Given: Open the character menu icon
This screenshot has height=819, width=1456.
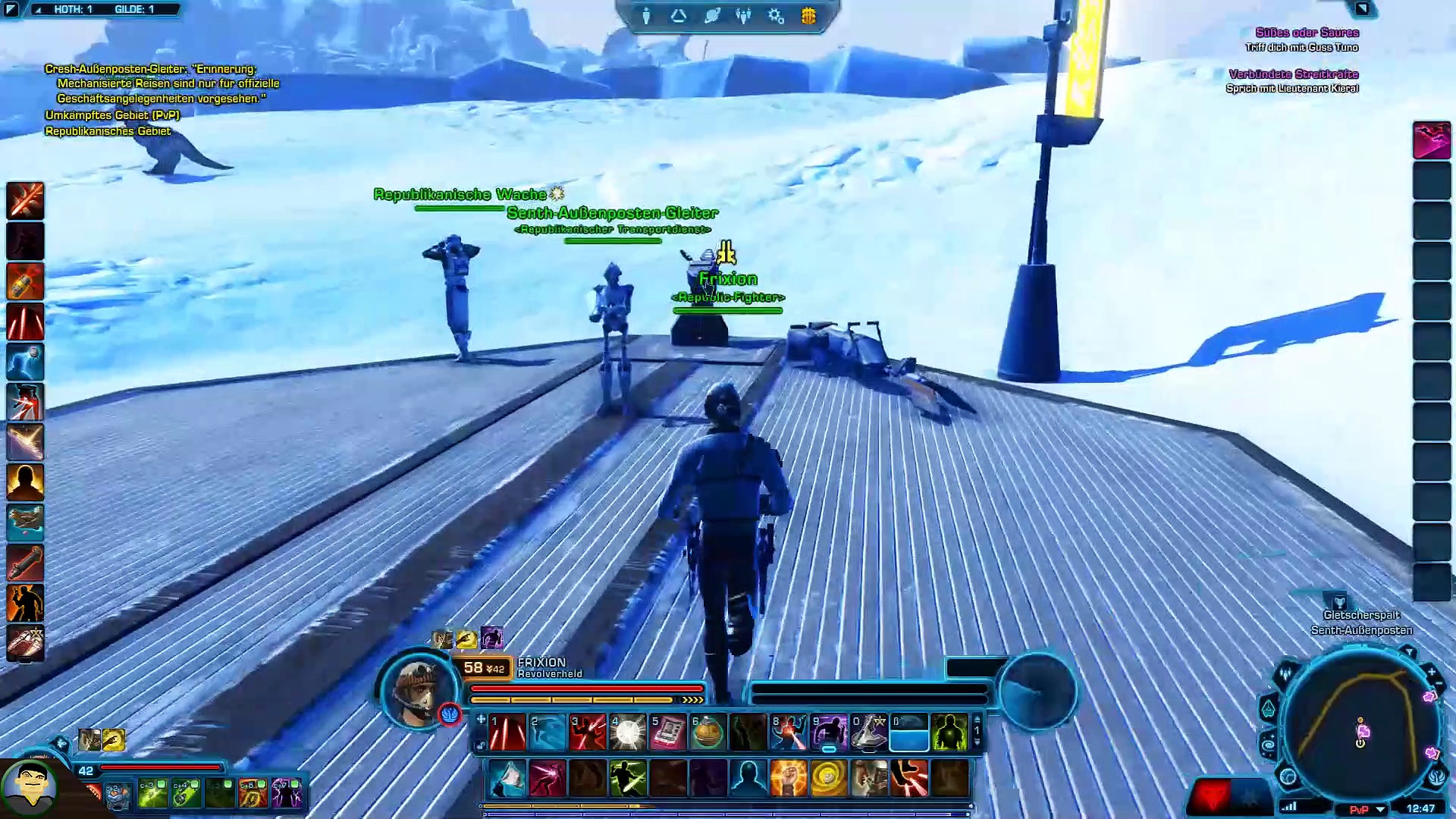Looking at the screenshot, I should point(646,16).
